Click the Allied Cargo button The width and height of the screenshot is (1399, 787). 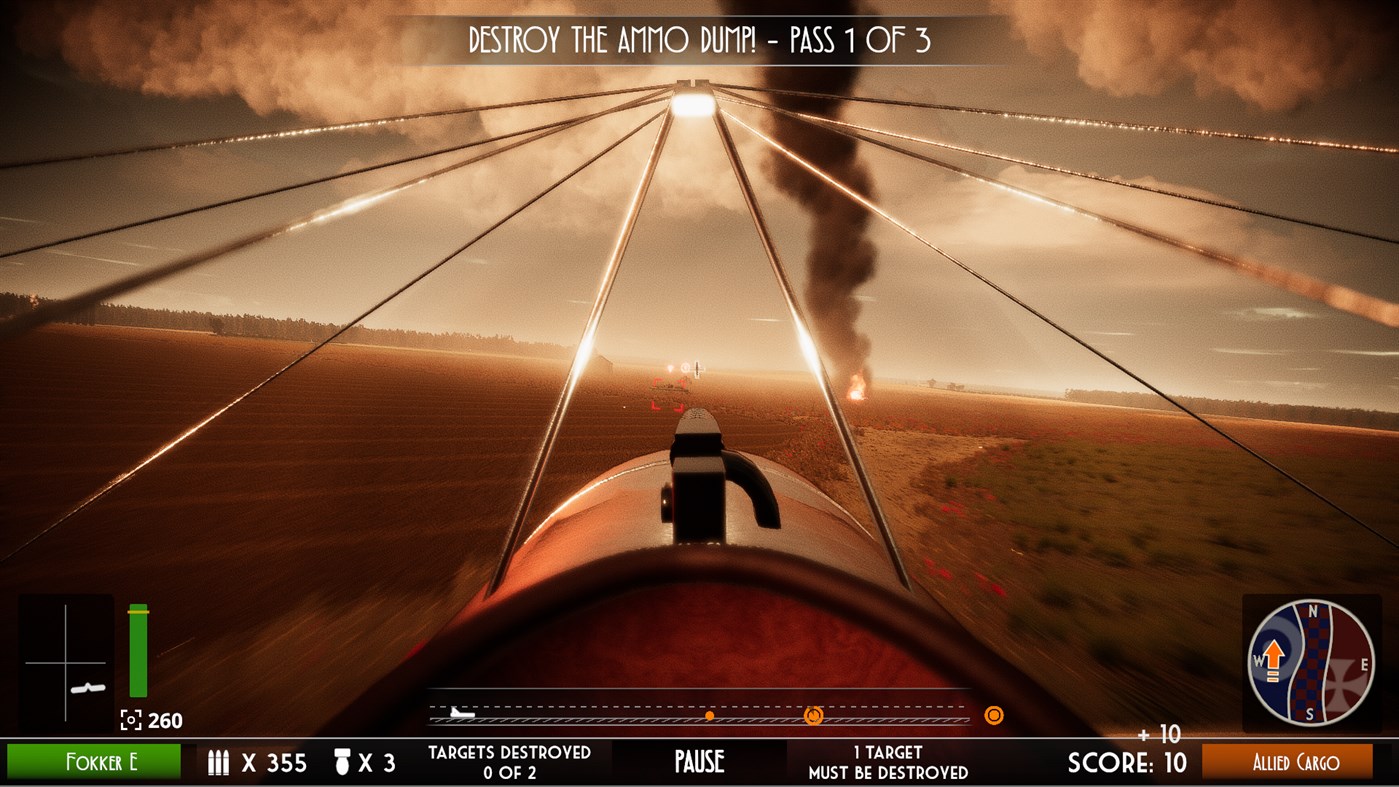coord(1296,762)
